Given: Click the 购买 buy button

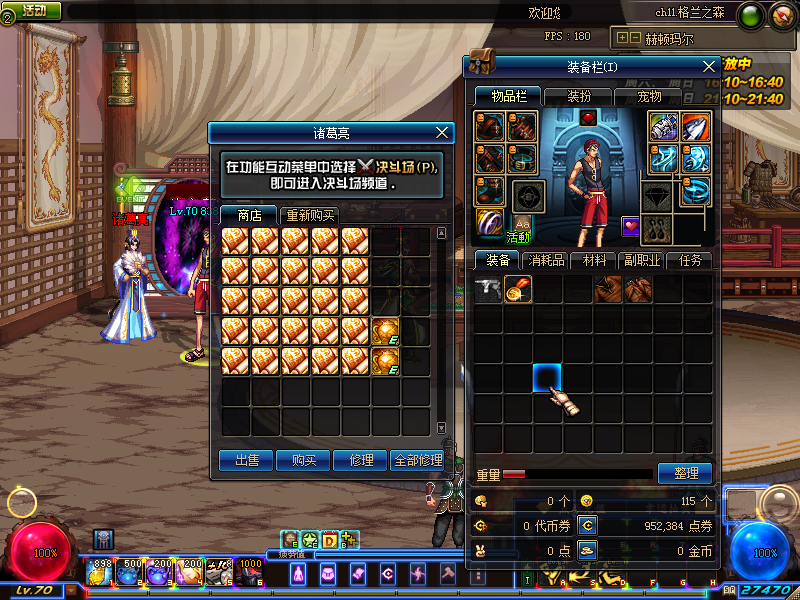Looking at the screenshot, I should point(303,460).
